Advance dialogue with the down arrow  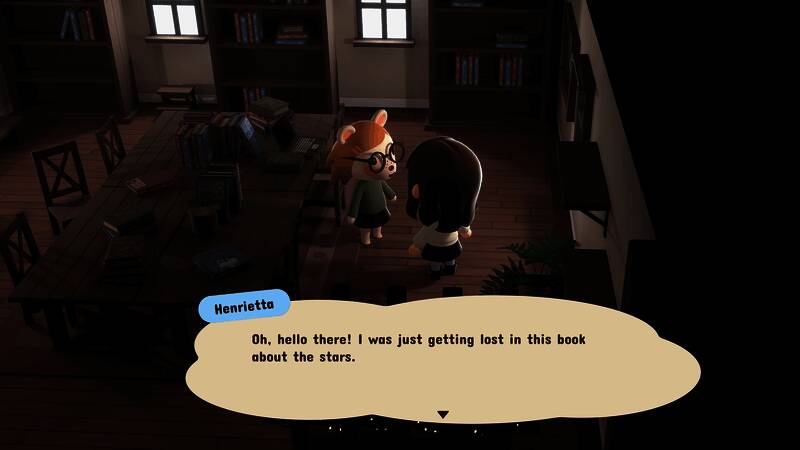pos(443,414)
